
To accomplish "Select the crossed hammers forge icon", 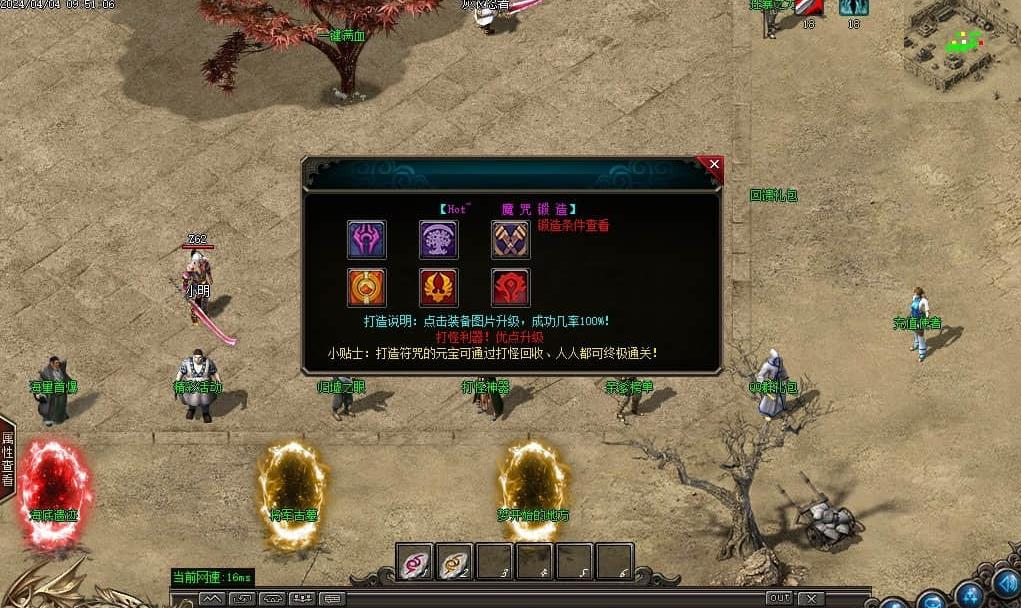I will 511,240.
